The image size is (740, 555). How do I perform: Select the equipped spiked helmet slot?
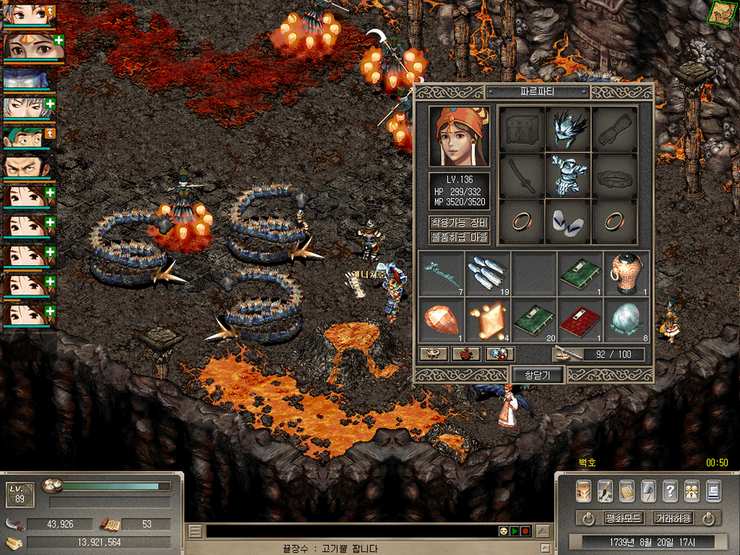tap(568, 129)
